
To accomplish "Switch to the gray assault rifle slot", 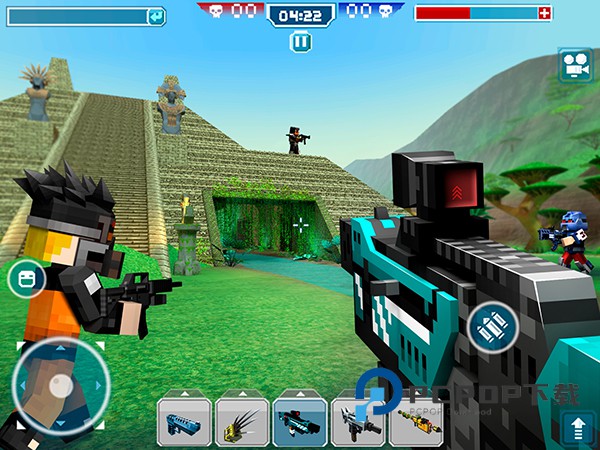I will click(358, 421).
